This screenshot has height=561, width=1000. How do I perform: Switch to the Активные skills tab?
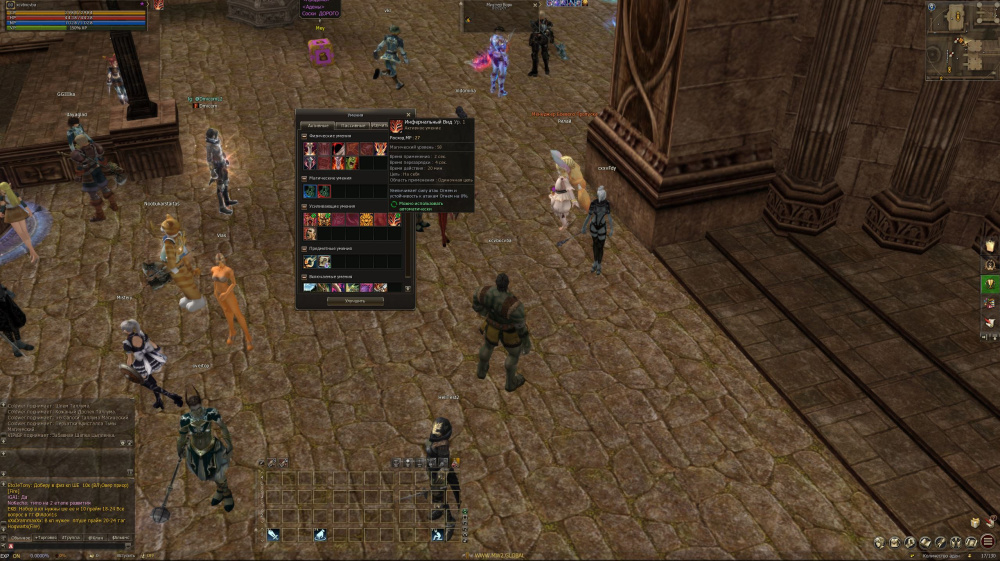coord(318,125)
